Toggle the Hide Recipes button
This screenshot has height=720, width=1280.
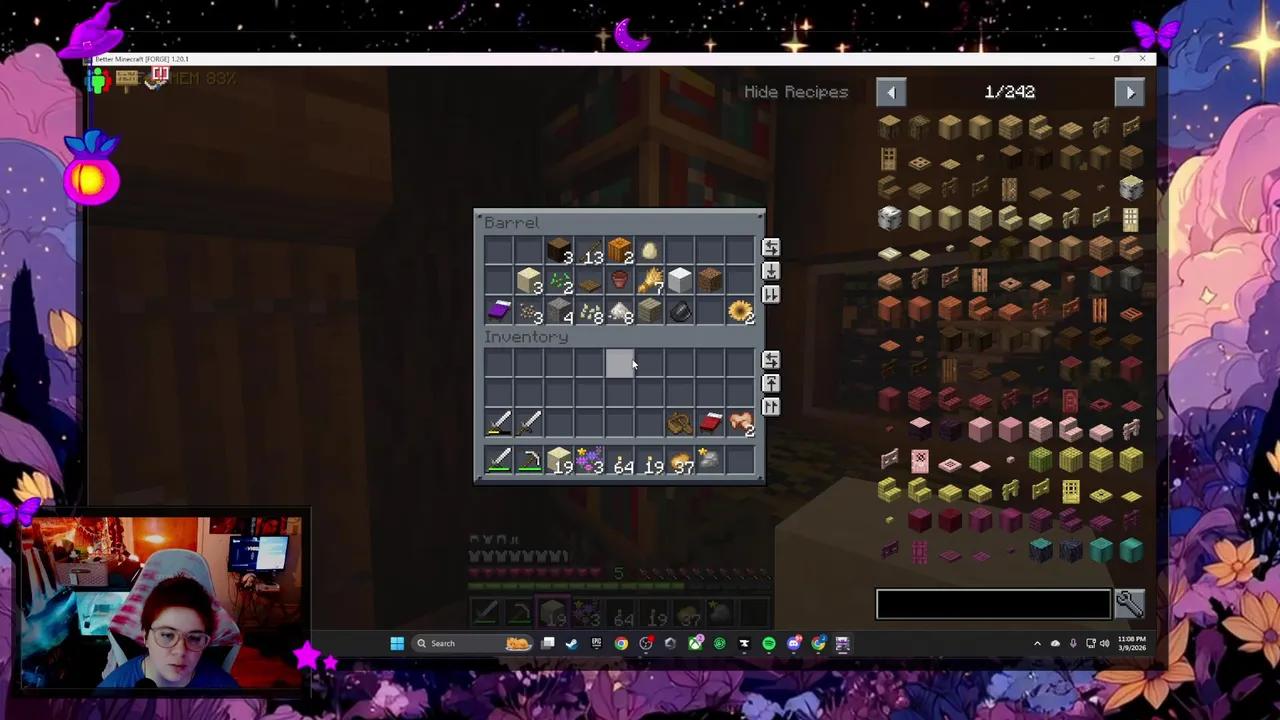point(796,92)
